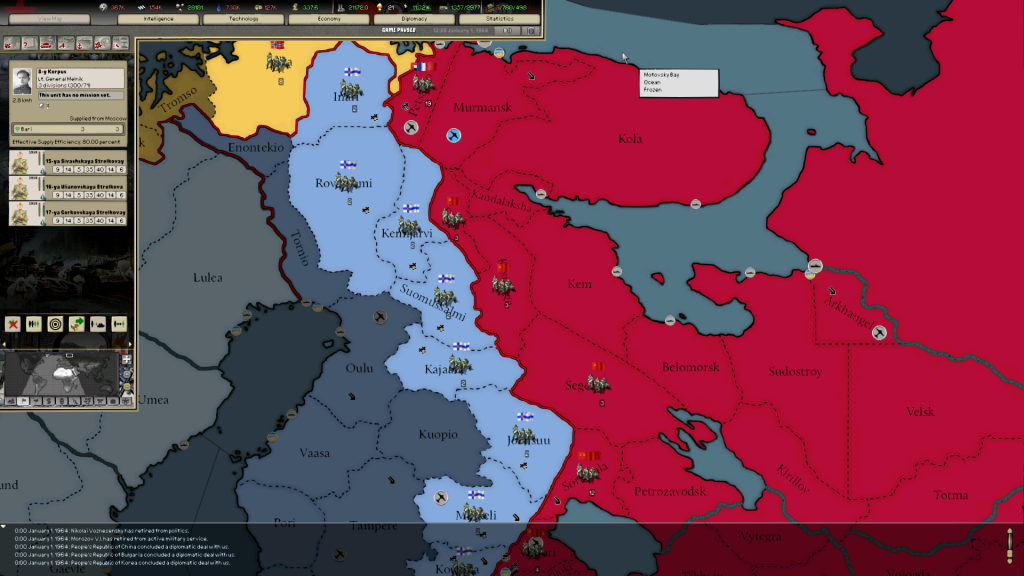Image resolution: width=1024 pixels, height=576 pixels.
Task: Click the world minimap
Action: (x=60, y=373)
